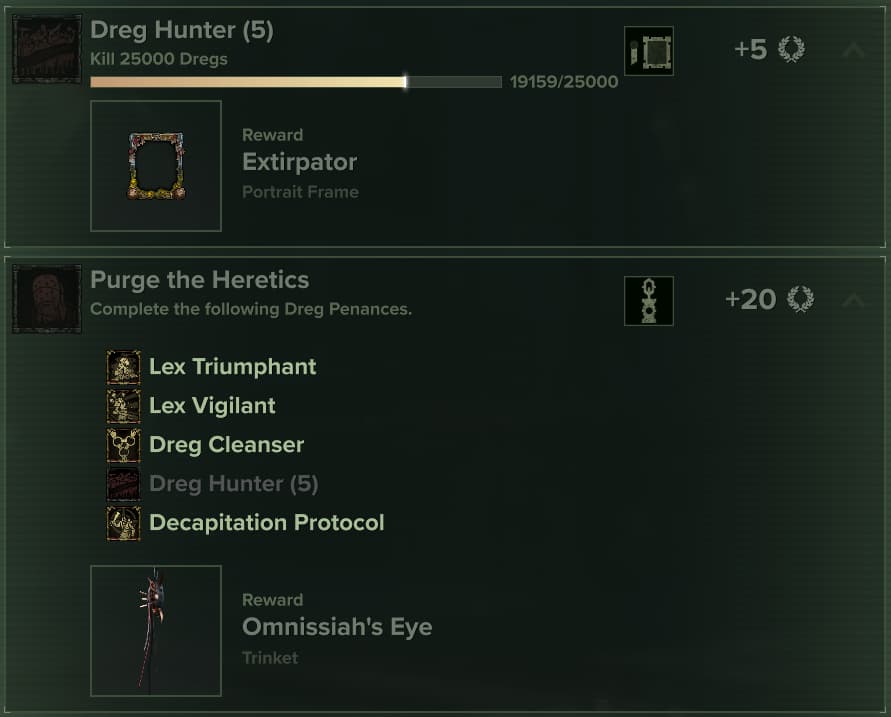Click the Purge the Heretics header title
891x717 pixels.
pos(199,280)
